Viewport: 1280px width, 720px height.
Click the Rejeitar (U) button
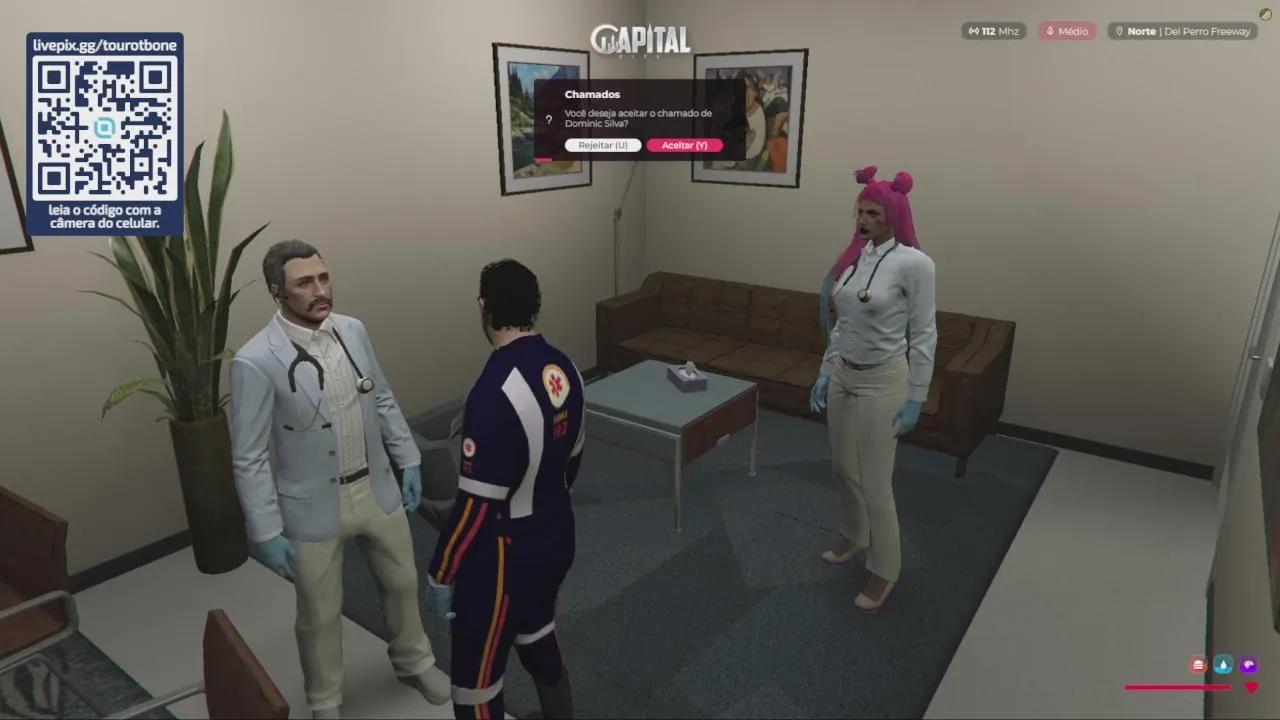click(x=603, y=145)
